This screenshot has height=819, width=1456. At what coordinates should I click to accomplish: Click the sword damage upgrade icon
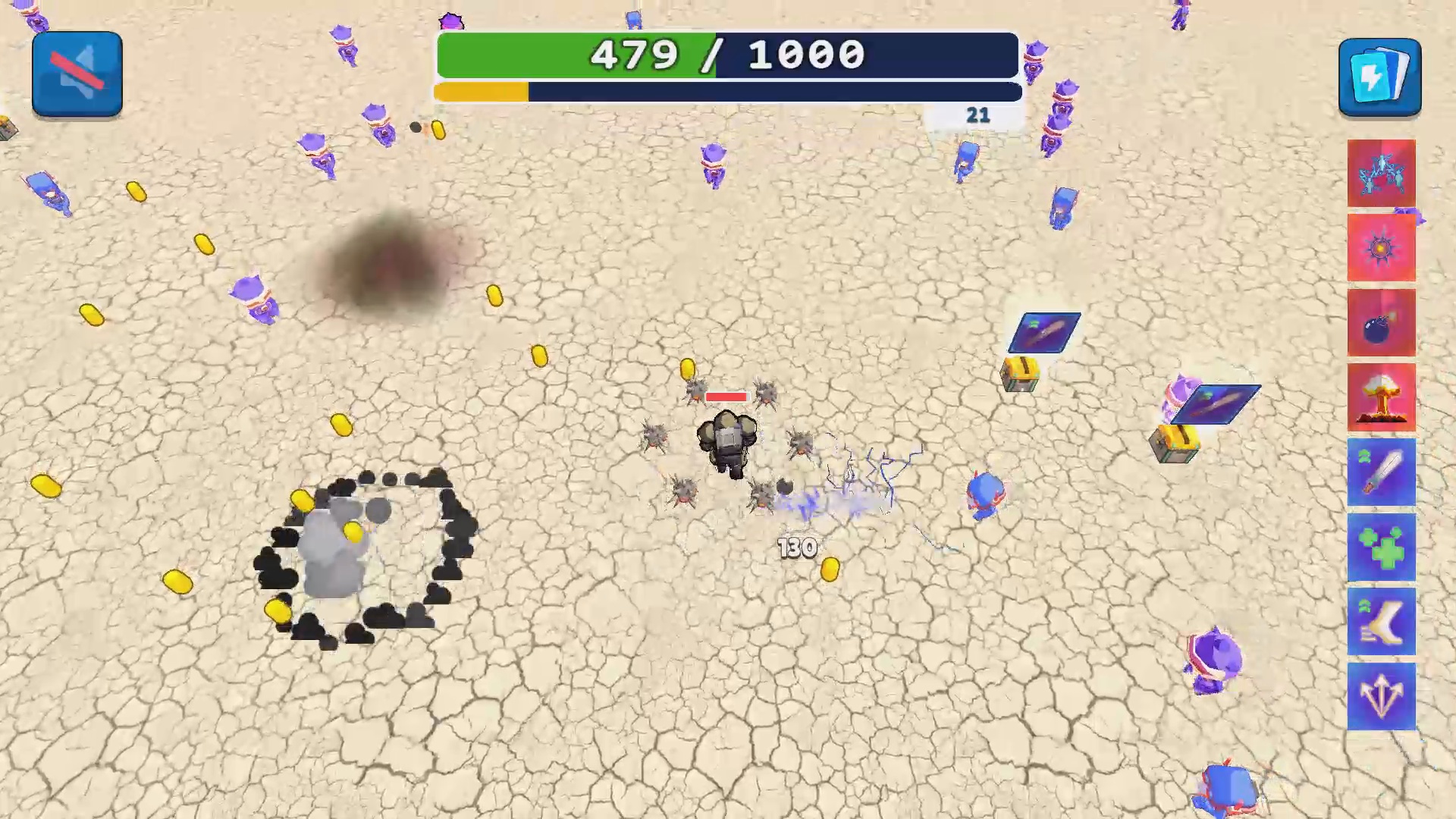[x=1381, y=472]
